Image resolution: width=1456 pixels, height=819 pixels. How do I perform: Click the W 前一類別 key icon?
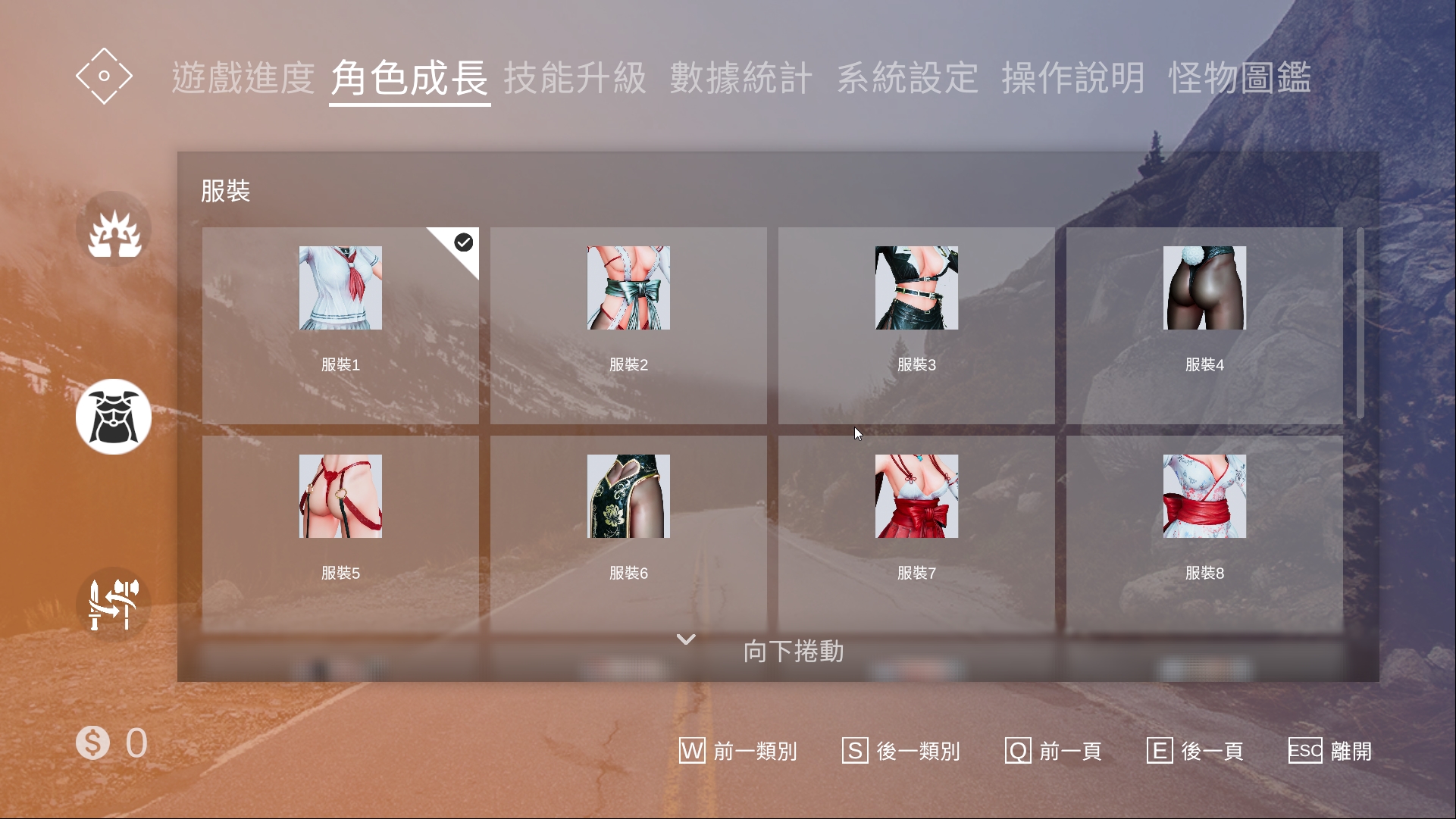[691, 751]
